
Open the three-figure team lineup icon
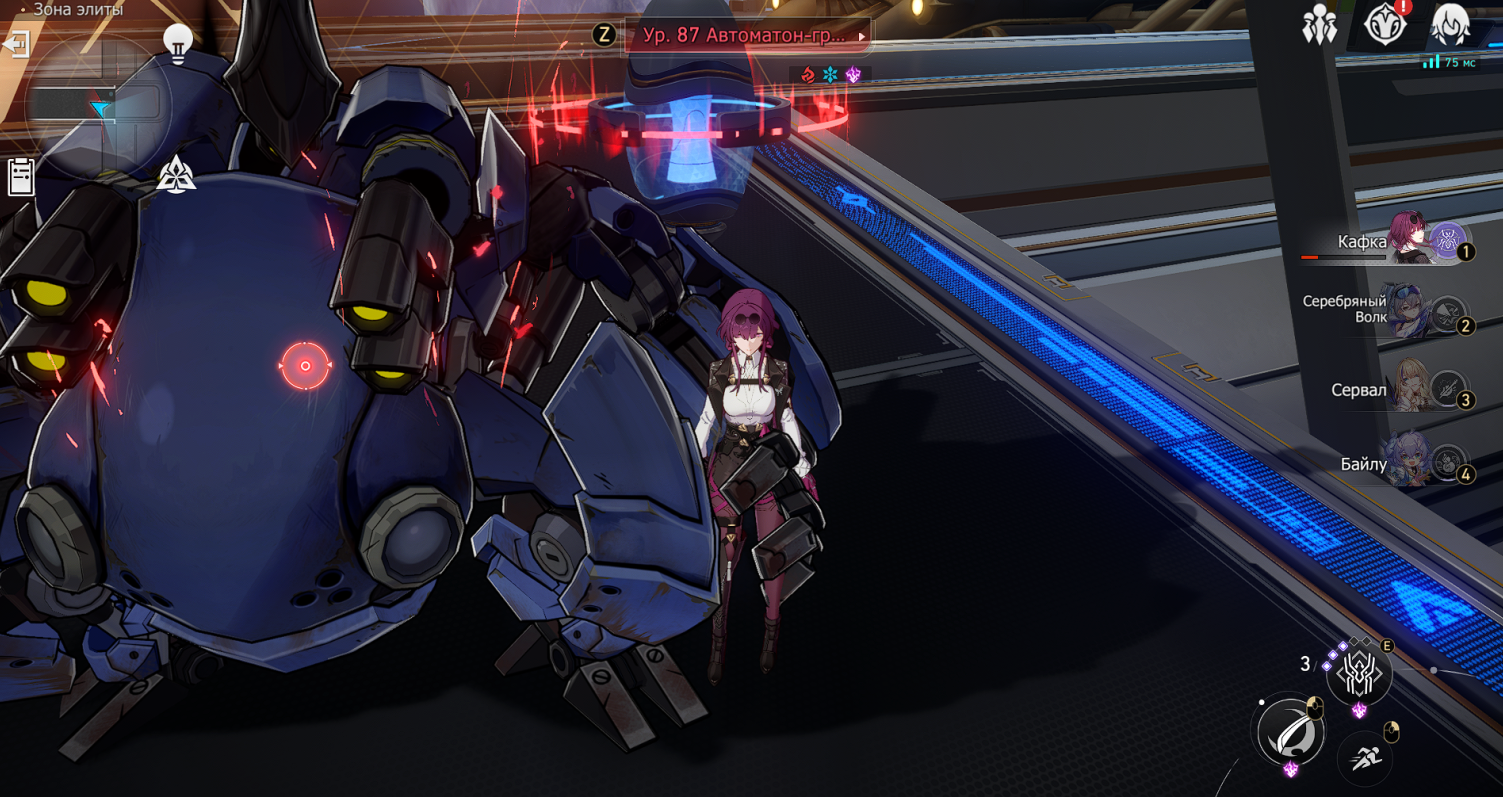click(x=1320, y=25)
